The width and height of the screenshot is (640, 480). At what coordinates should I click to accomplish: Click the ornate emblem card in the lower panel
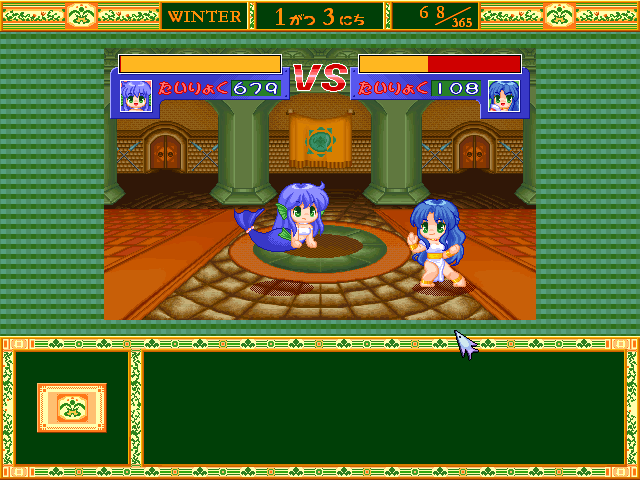pyautogui.click(x=71, y=407)
